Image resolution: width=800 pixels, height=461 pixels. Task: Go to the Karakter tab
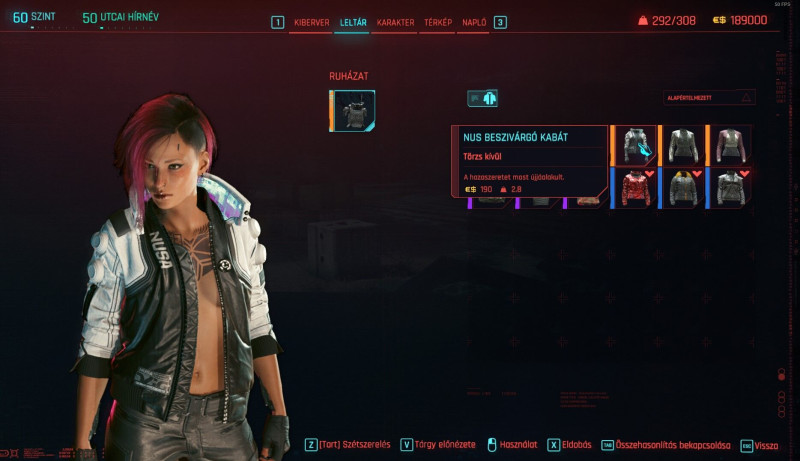pos(395,22)
